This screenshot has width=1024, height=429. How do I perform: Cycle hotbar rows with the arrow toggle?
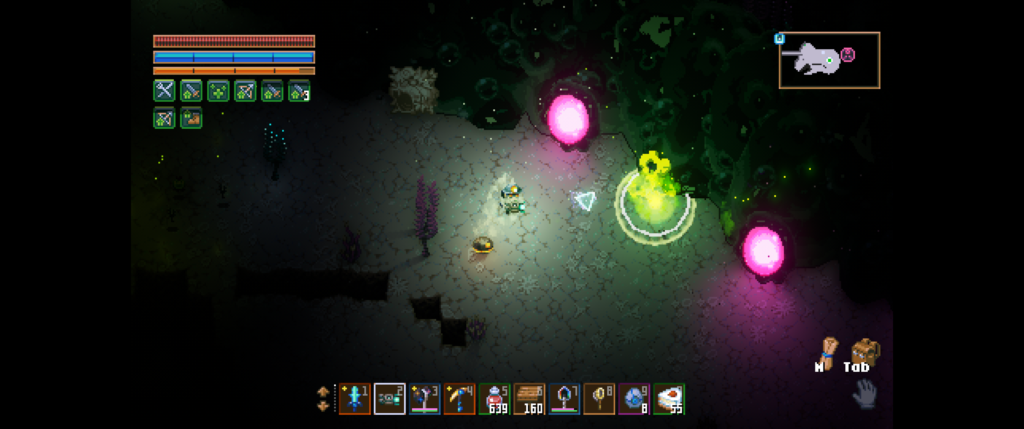323,399
